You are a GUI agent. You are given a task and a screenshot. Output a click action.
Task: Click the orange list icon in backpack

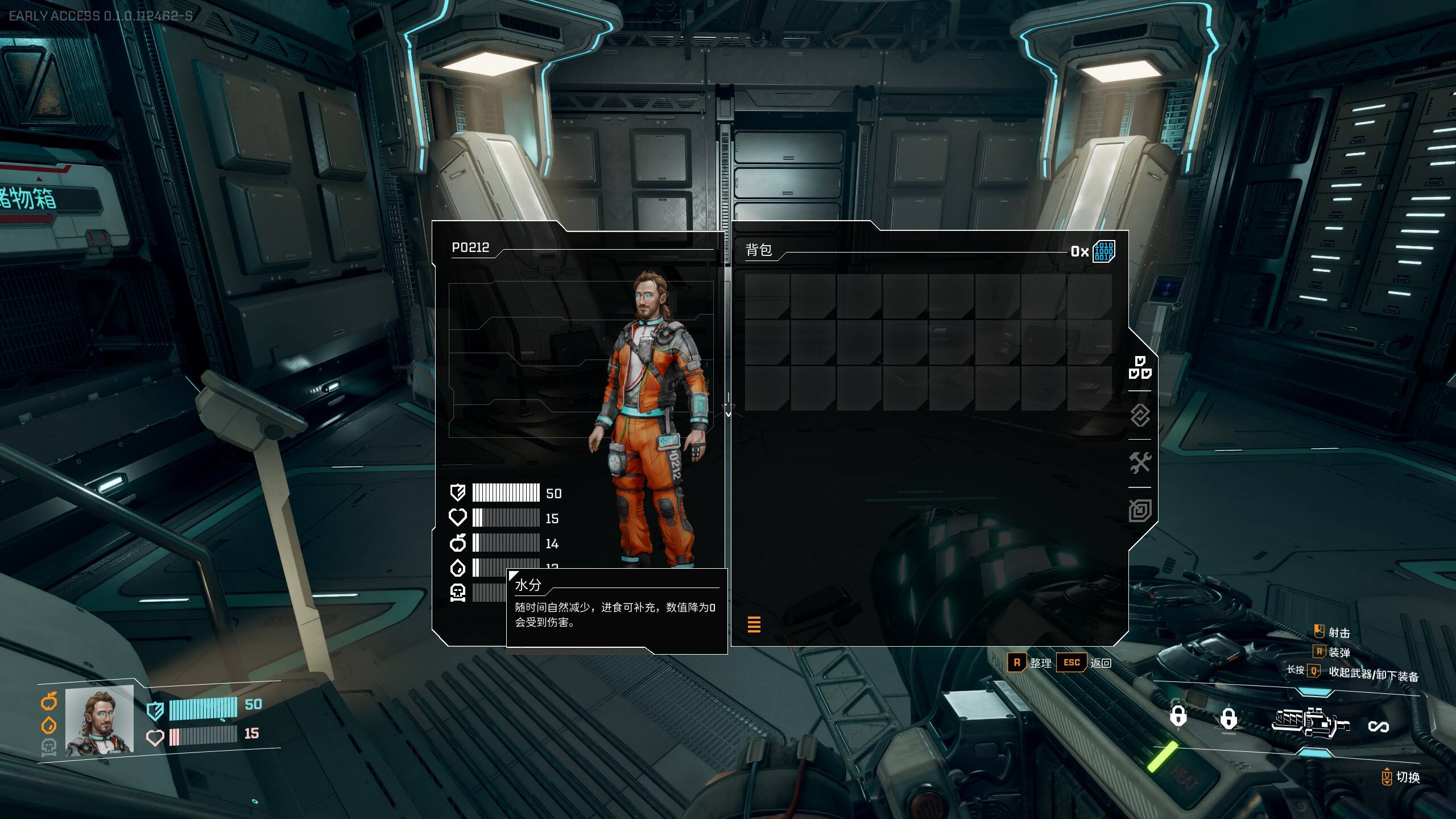coord(754,624)
